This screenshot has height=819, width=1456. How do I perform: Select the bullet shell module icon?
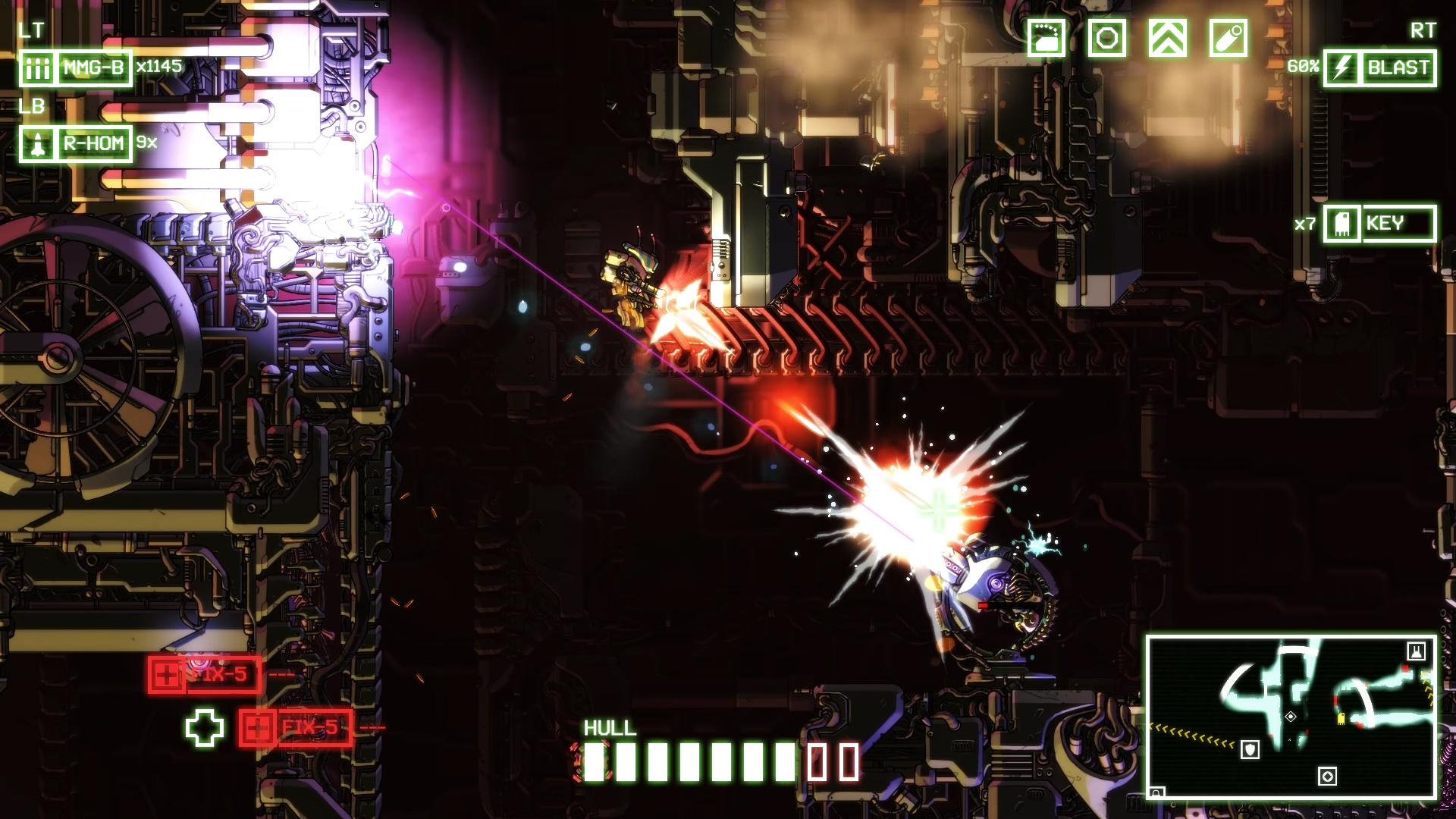1228,38
